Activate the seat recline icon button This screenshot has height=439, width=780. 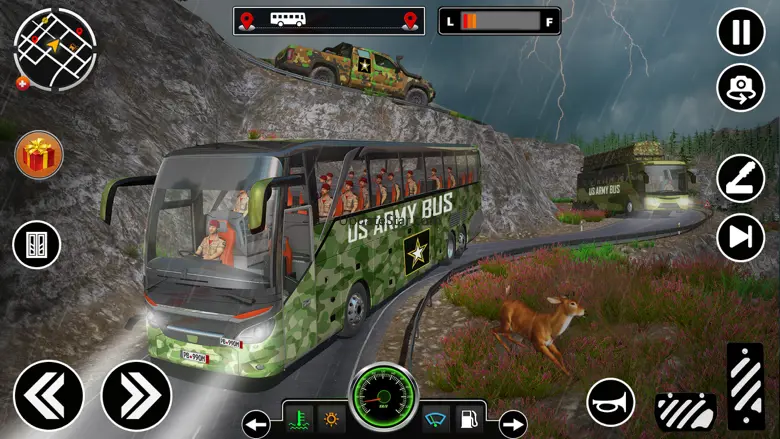[741, 179]
